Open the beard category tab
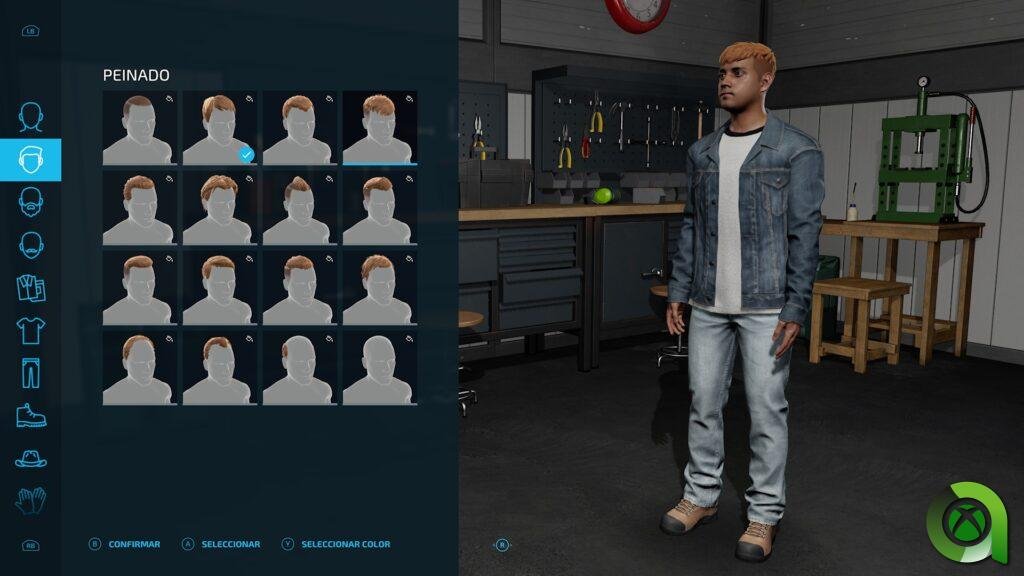Screen dimensions: 1024x576 (31, 202)
